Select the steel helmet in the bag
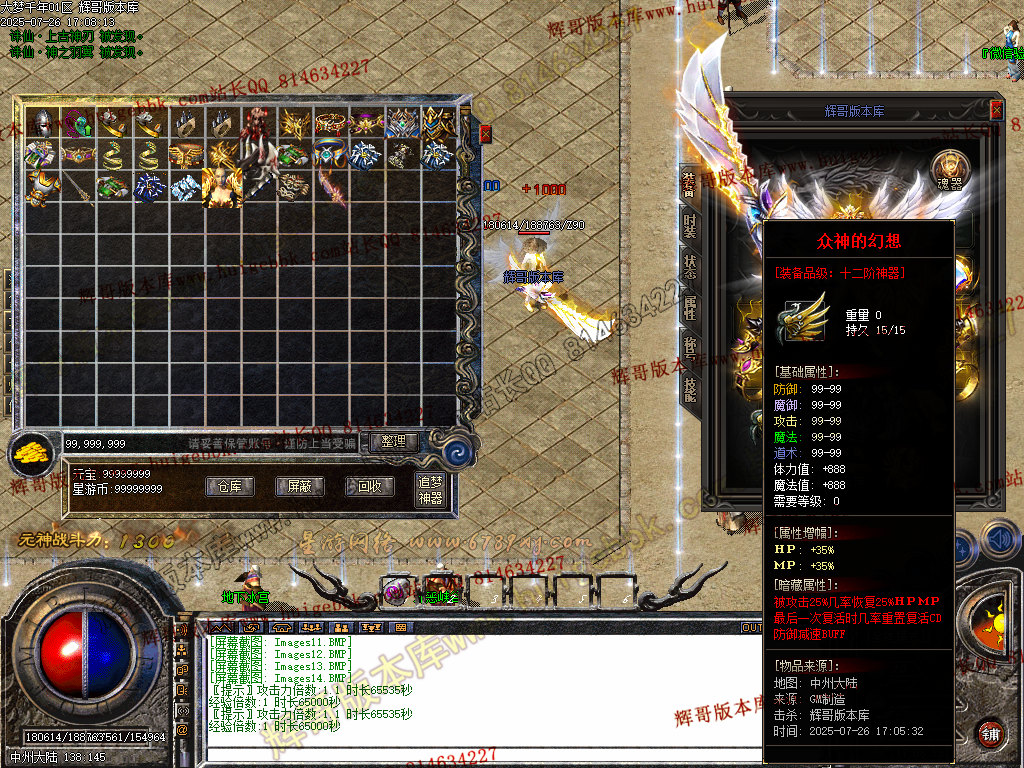The width and height of the screenshot is (1024, 768). click(x=41, y=122)
